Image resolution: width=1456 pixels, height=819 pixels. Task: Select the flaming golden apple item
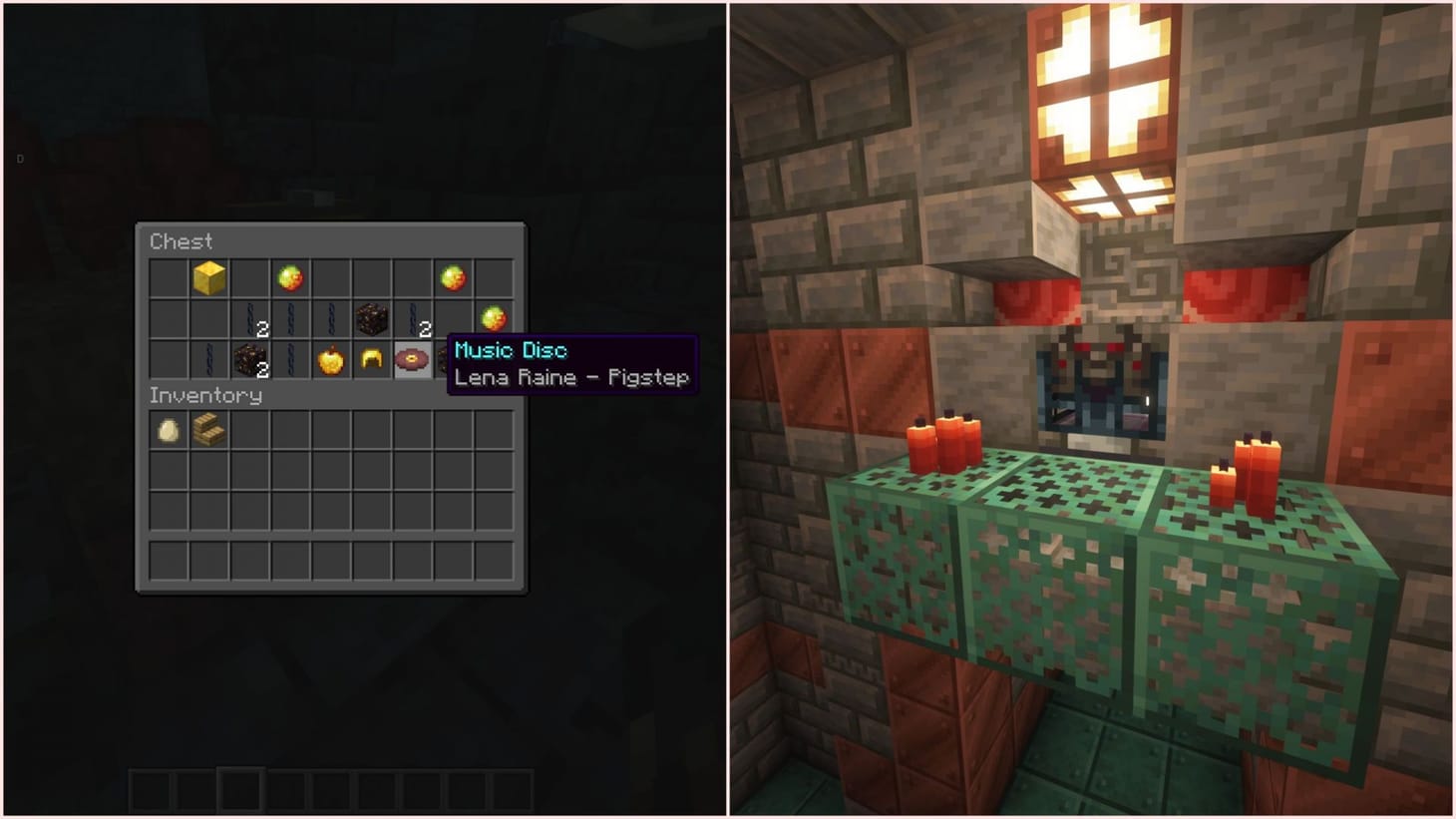click(x=330, y=360)
